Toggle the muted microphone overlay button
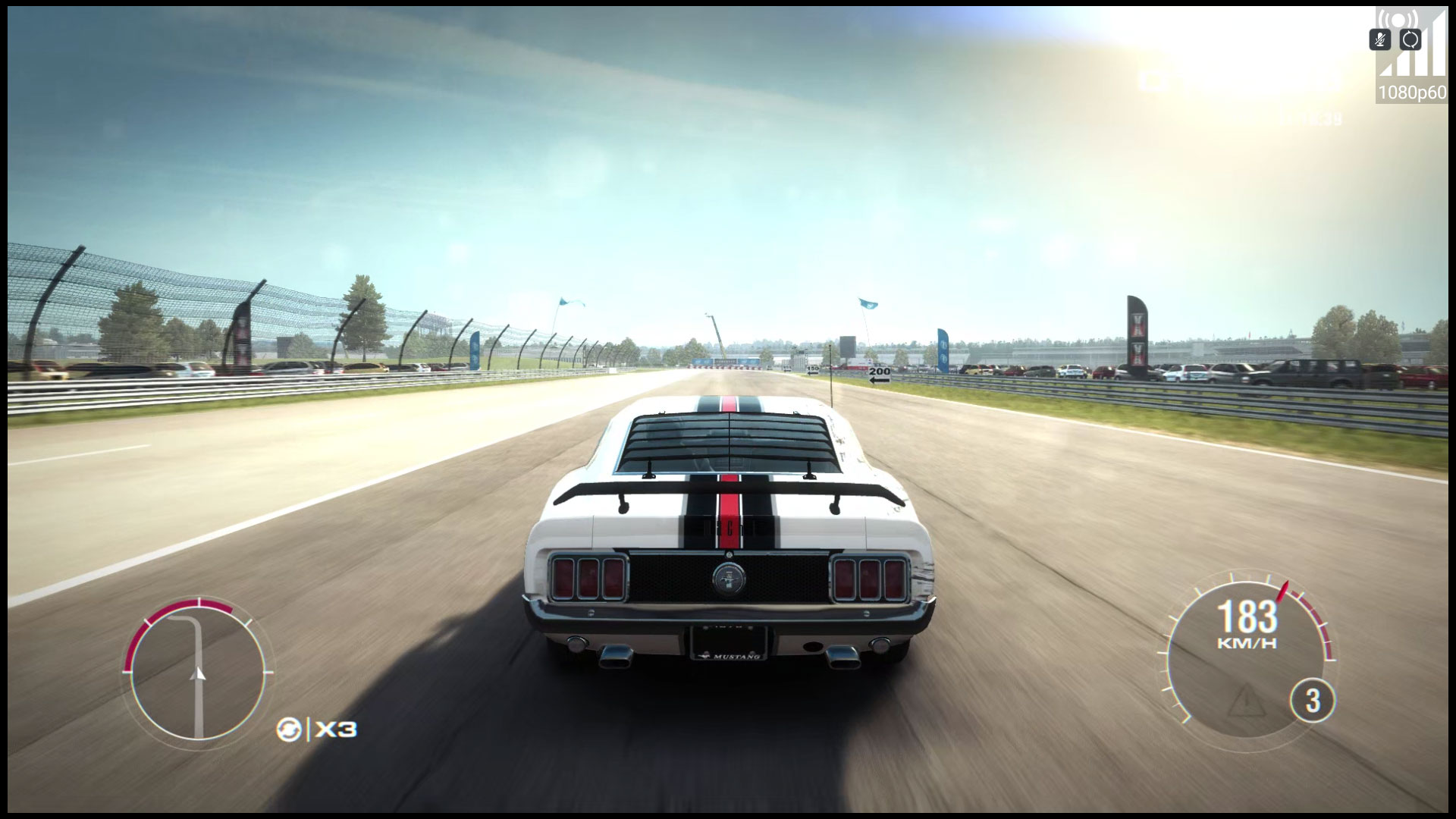This screenshot has height=819, width=1456. coord(1380,39)
